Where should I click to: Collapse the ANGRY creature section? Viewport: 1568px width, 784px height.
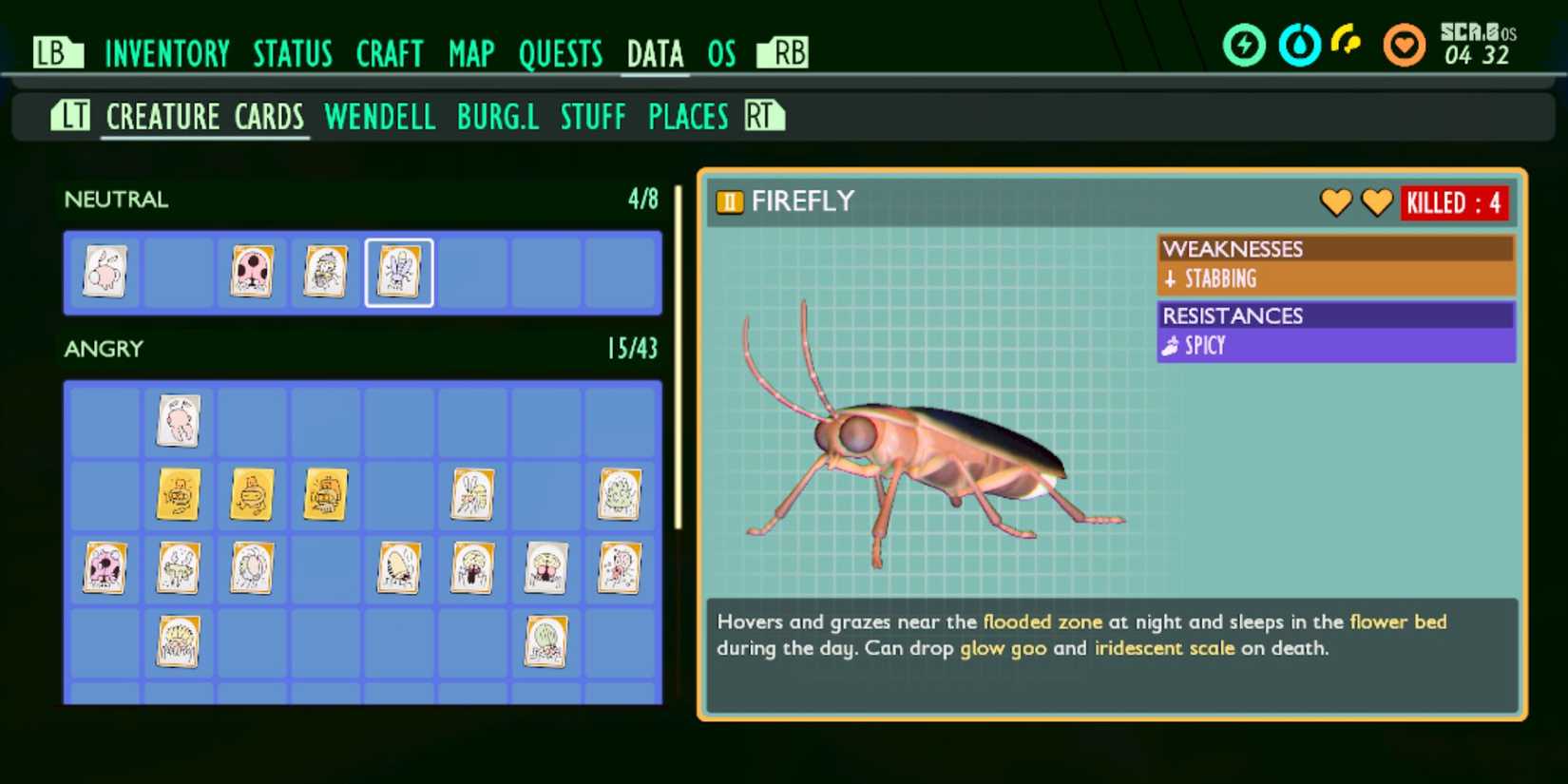[x=103, y=349]
